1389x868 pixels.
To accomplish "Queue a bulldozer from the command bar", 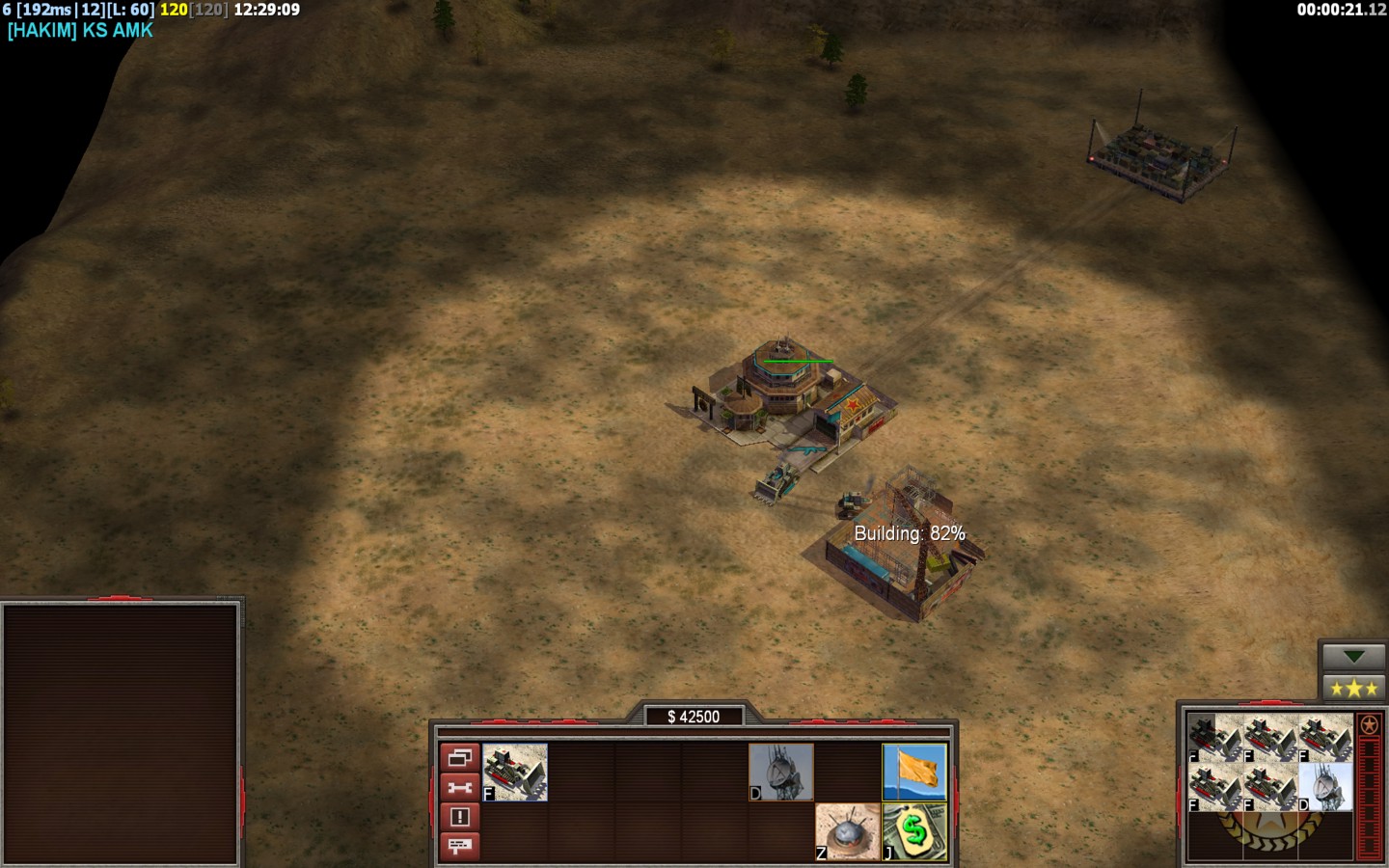I will (x=515, y=772).
